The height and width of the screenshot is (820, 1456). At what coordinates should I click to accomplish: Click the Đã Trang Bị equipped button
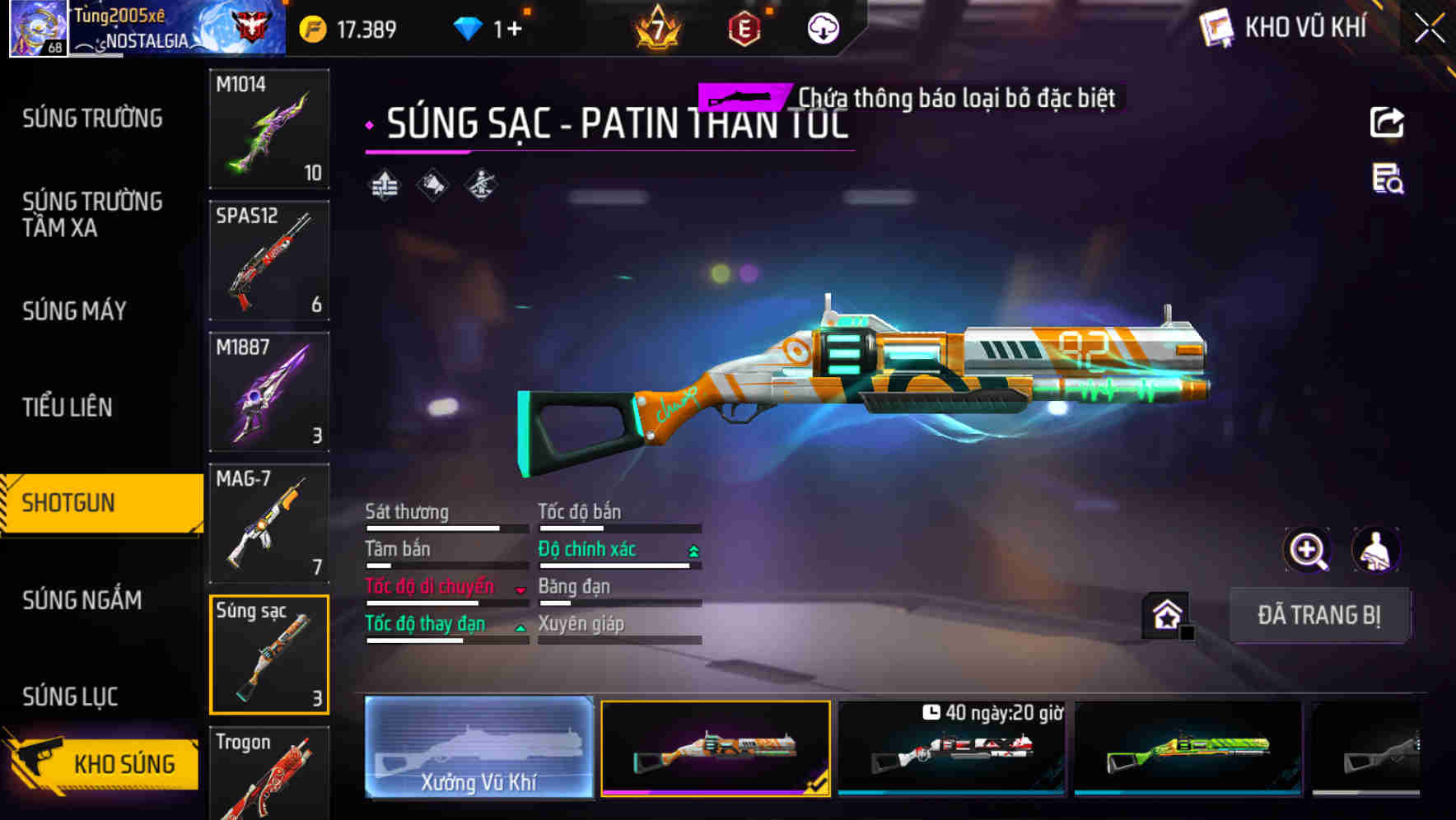coord(1318,615)
